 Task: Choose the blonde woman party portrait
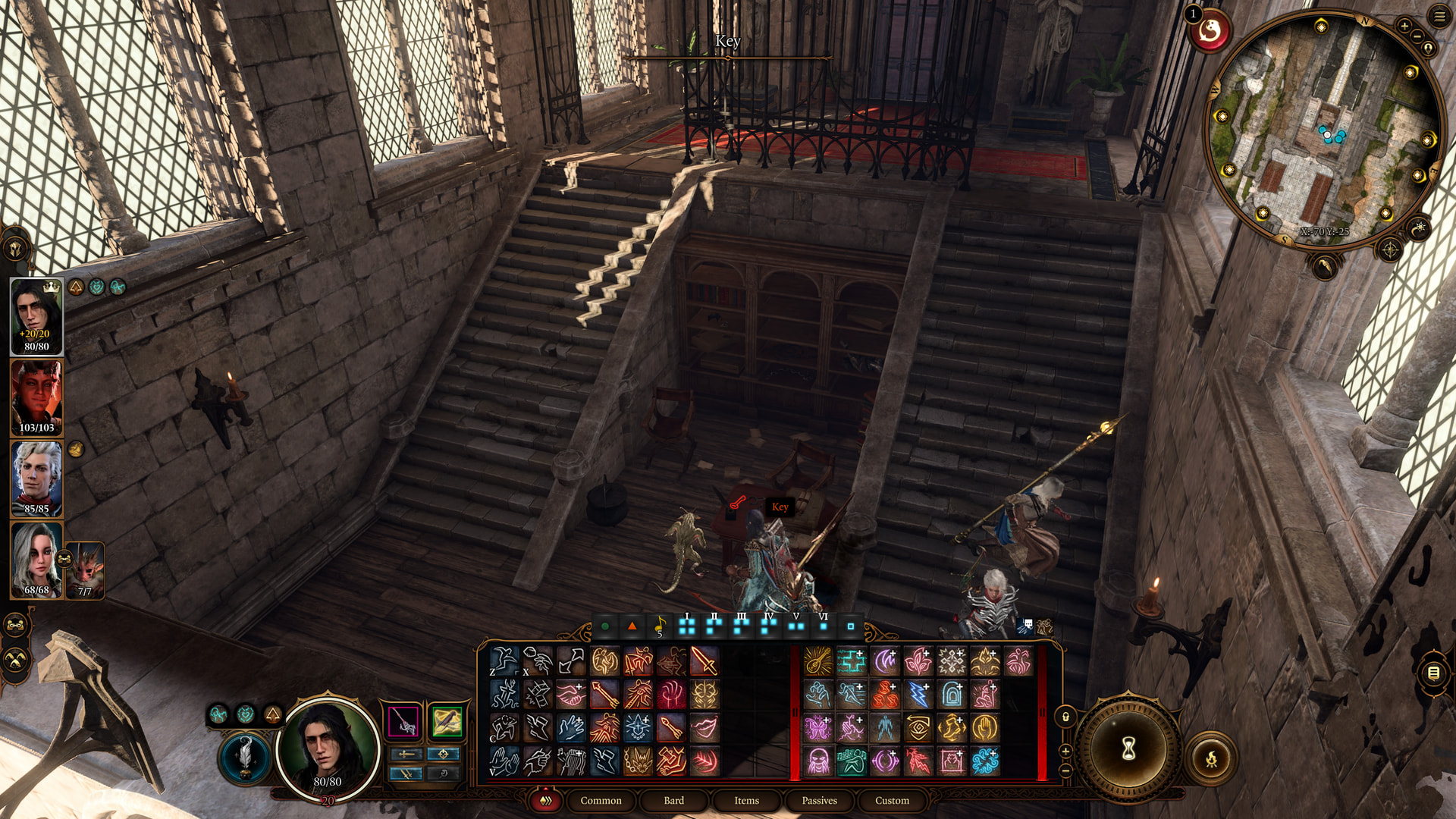[x=36, y=560]
